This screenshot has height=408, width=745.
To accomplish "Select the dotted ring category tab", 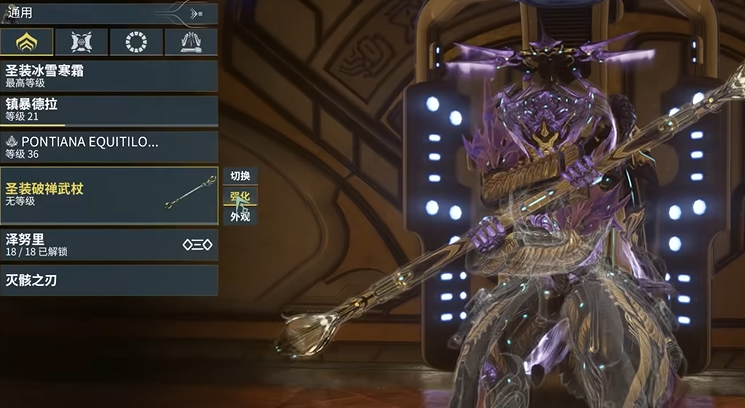I will pos(136,42).
